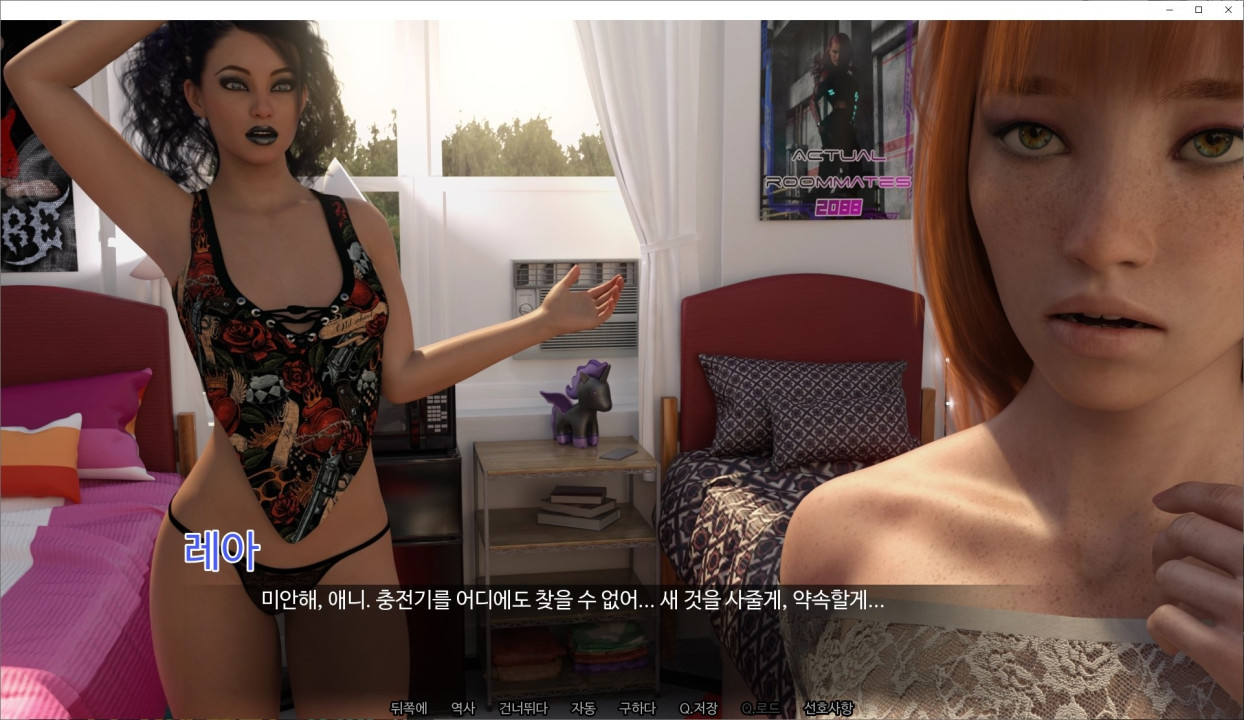Open 선호사항 (Preferences) menu
Screen dimensions: 1244x720
click(828, 708)
